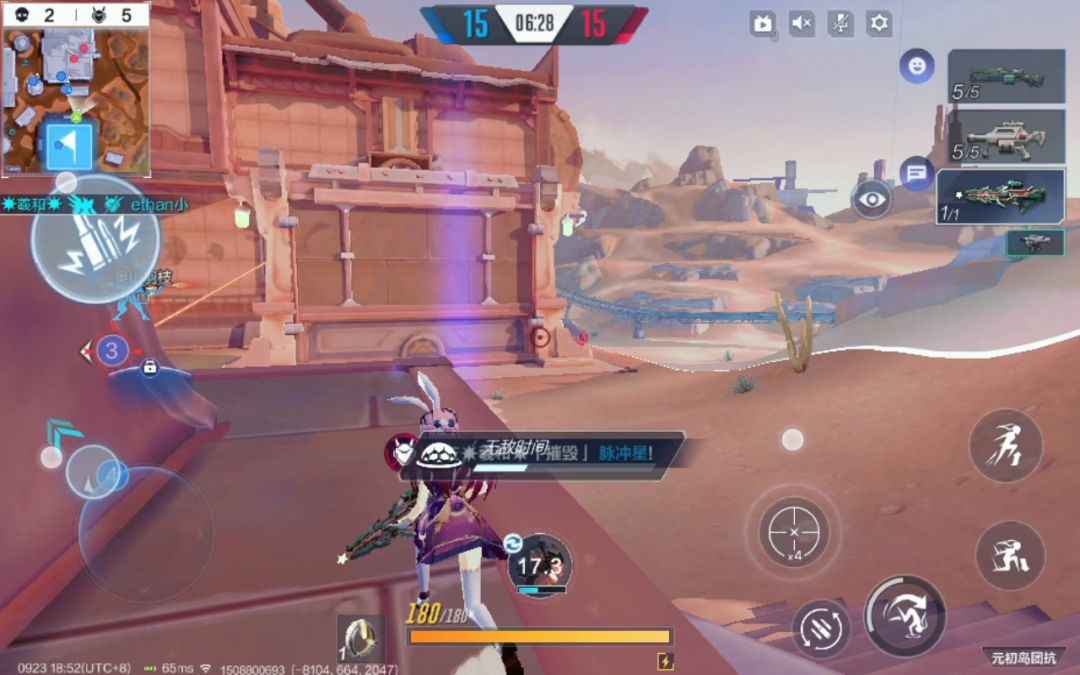Image resolution: width=1080 pixels, height=675 pixels.
Task: Open the quick chat message bubble
Action: click(x=916, y=173)
